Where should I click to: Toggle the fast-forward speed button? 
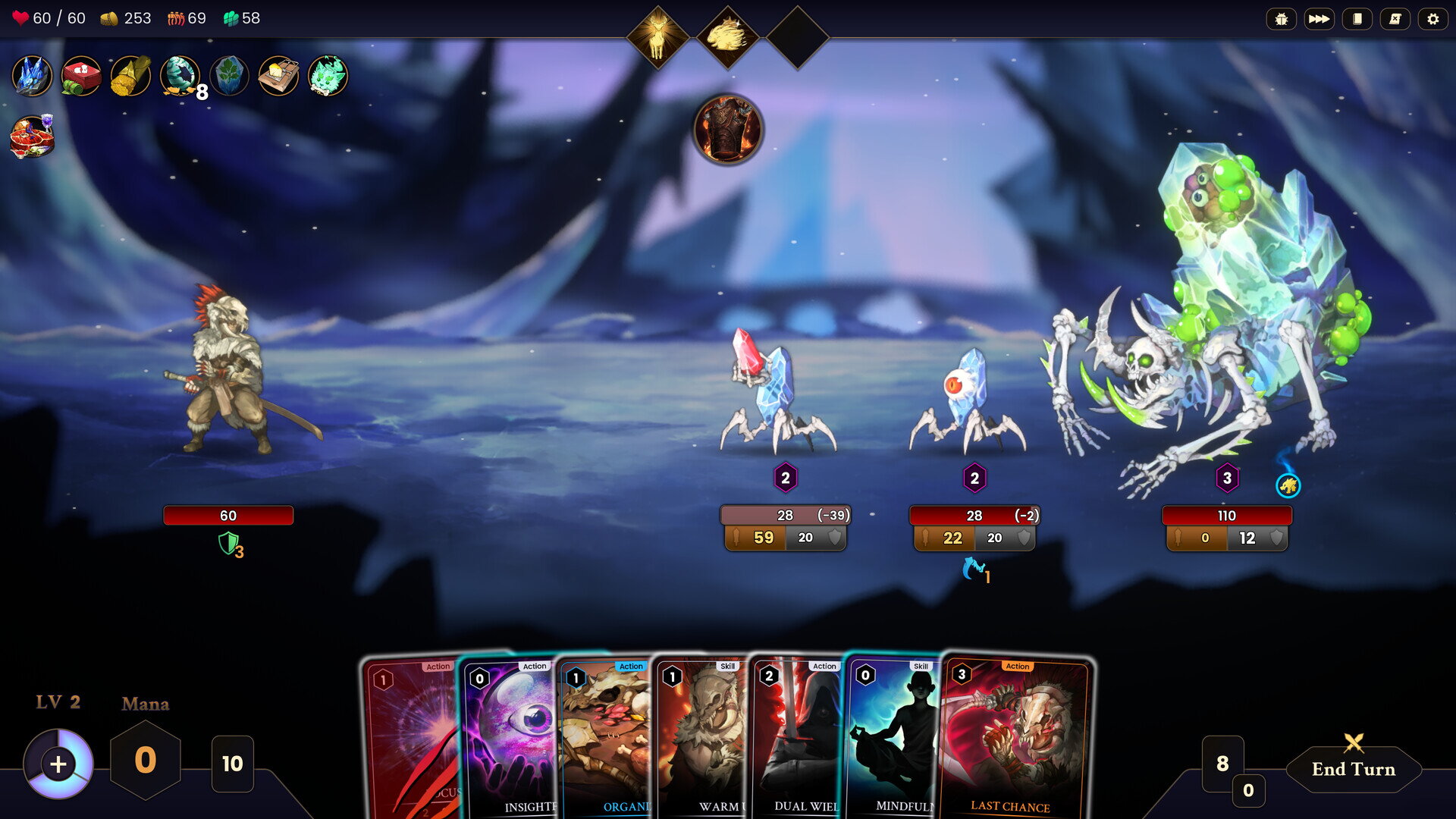click(1319, 19)
